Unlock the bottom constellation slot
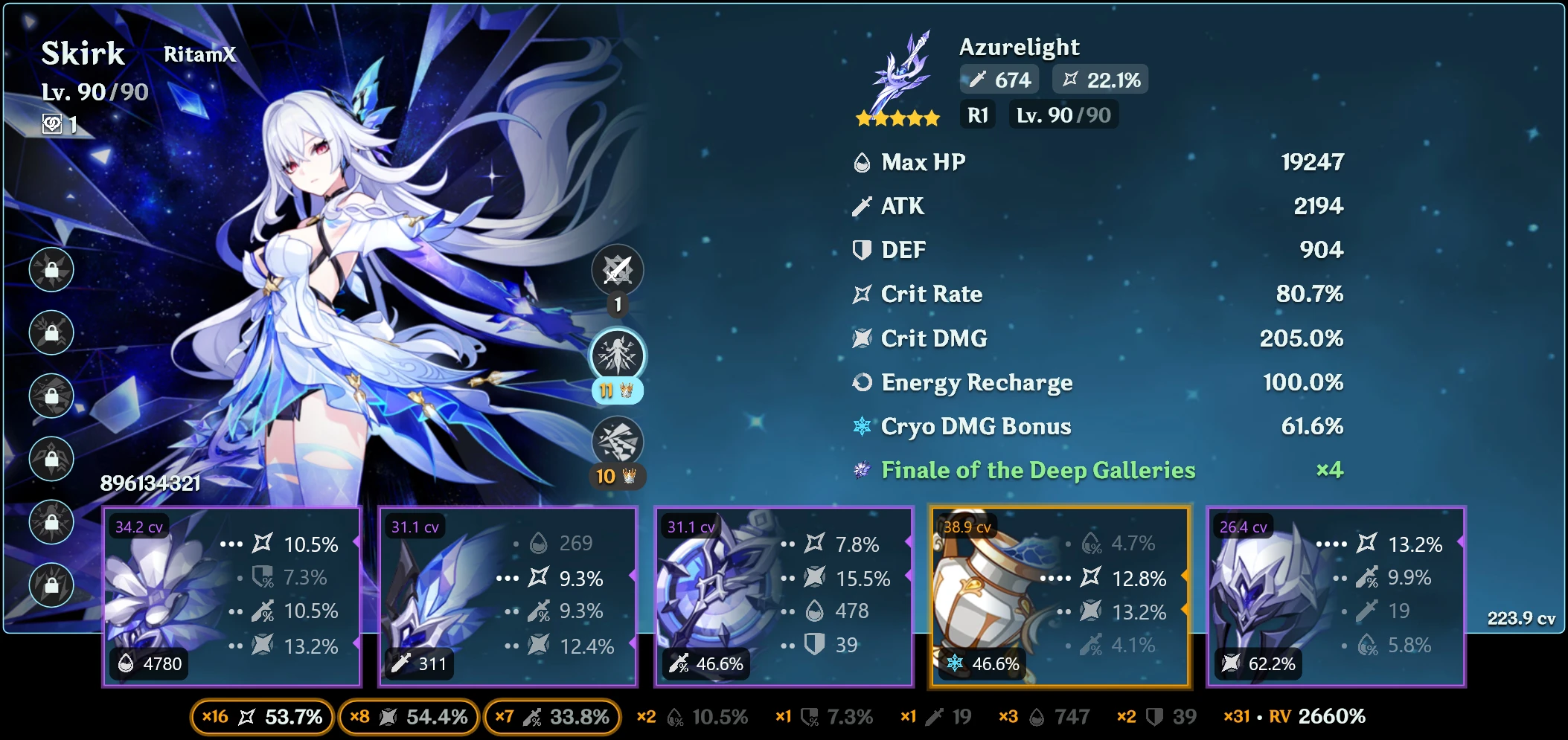The height and width of the screenshot is (740, 1568). point(51,586)
